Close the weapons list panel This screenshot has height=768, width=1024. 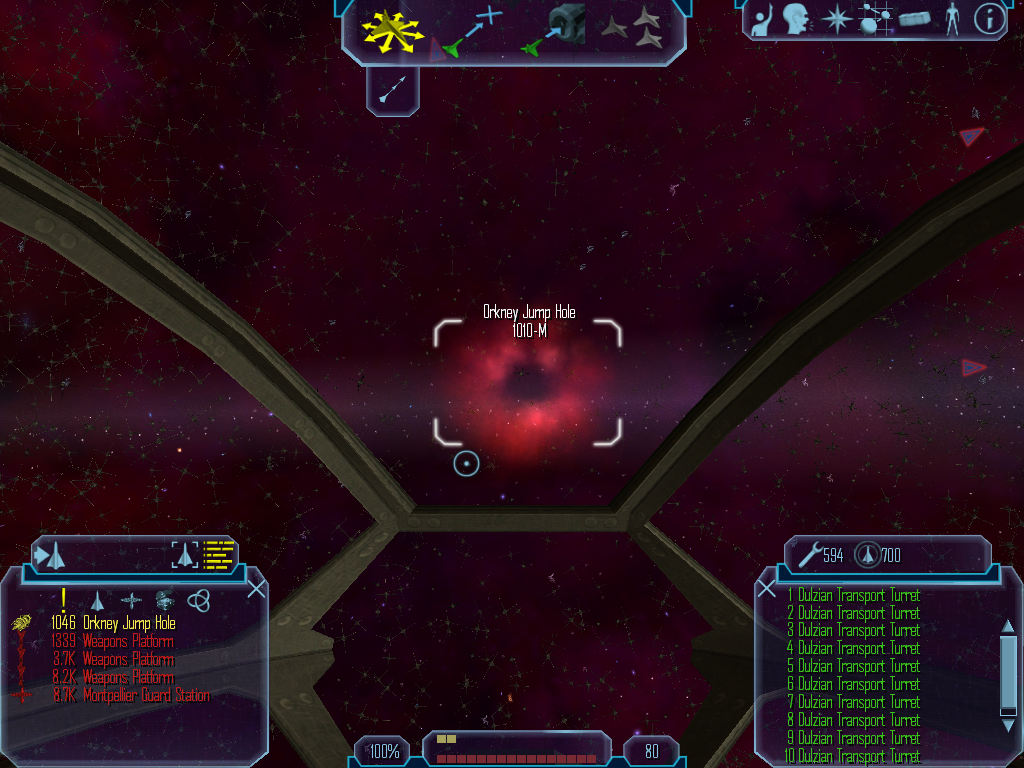[767, 589]
